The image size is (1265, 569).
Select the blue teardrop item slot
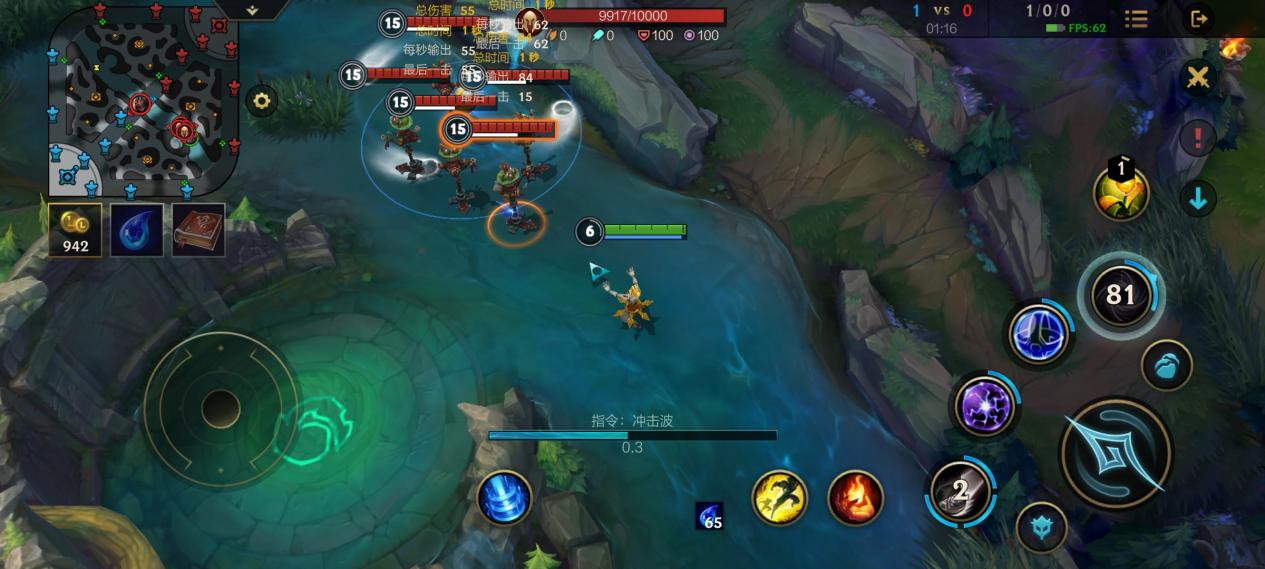(136, 230)
